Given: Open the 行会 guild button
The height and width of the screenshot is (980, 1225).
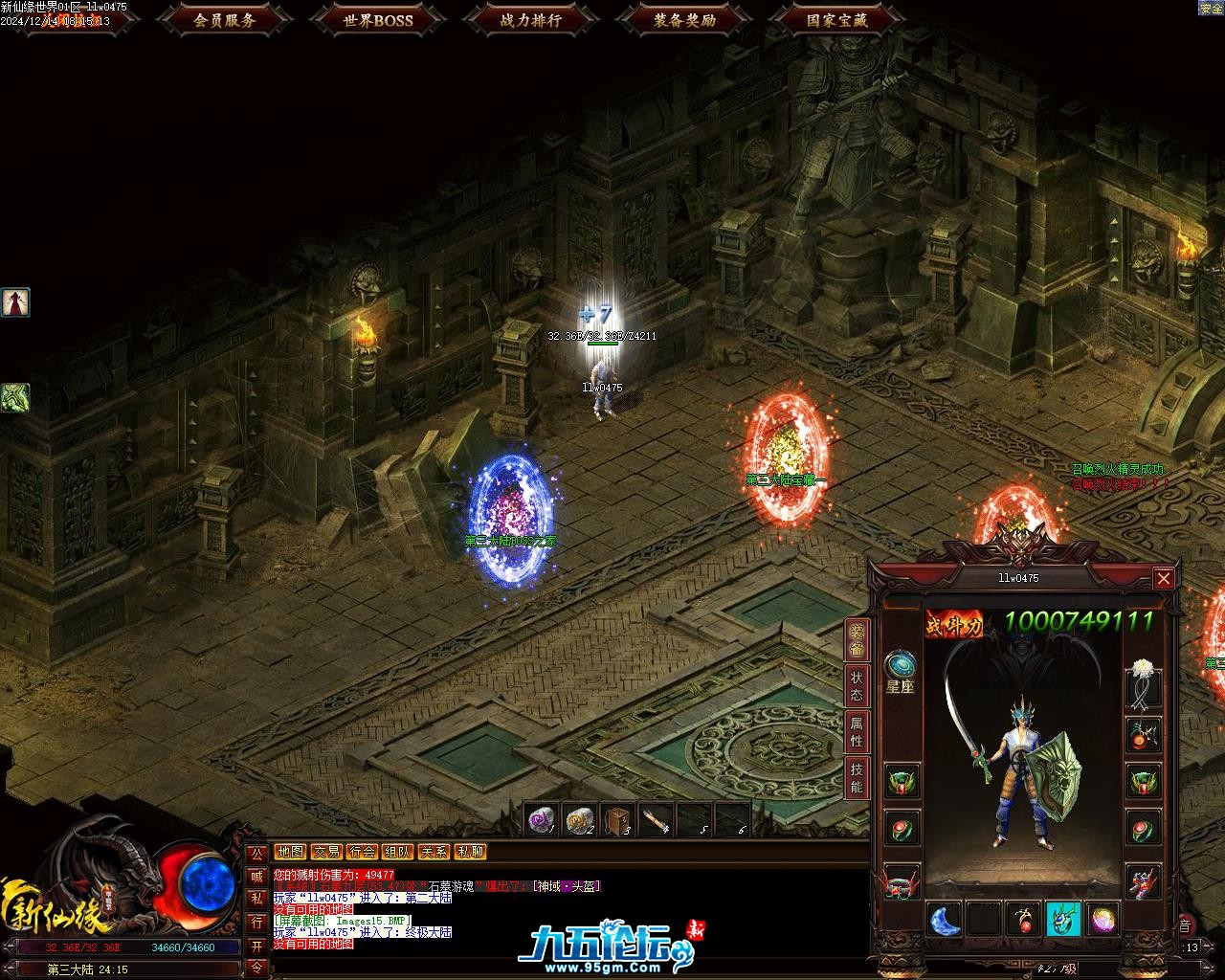Looking at the screenshot, I should (362, 852).
